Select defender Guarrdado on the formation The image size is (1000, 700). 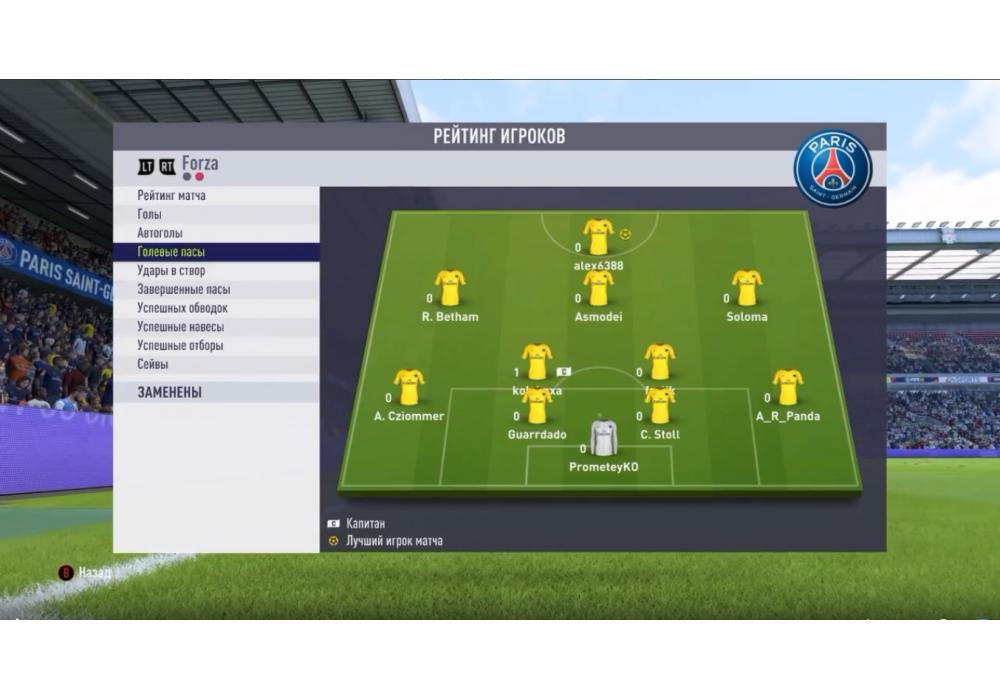(537, 406)
